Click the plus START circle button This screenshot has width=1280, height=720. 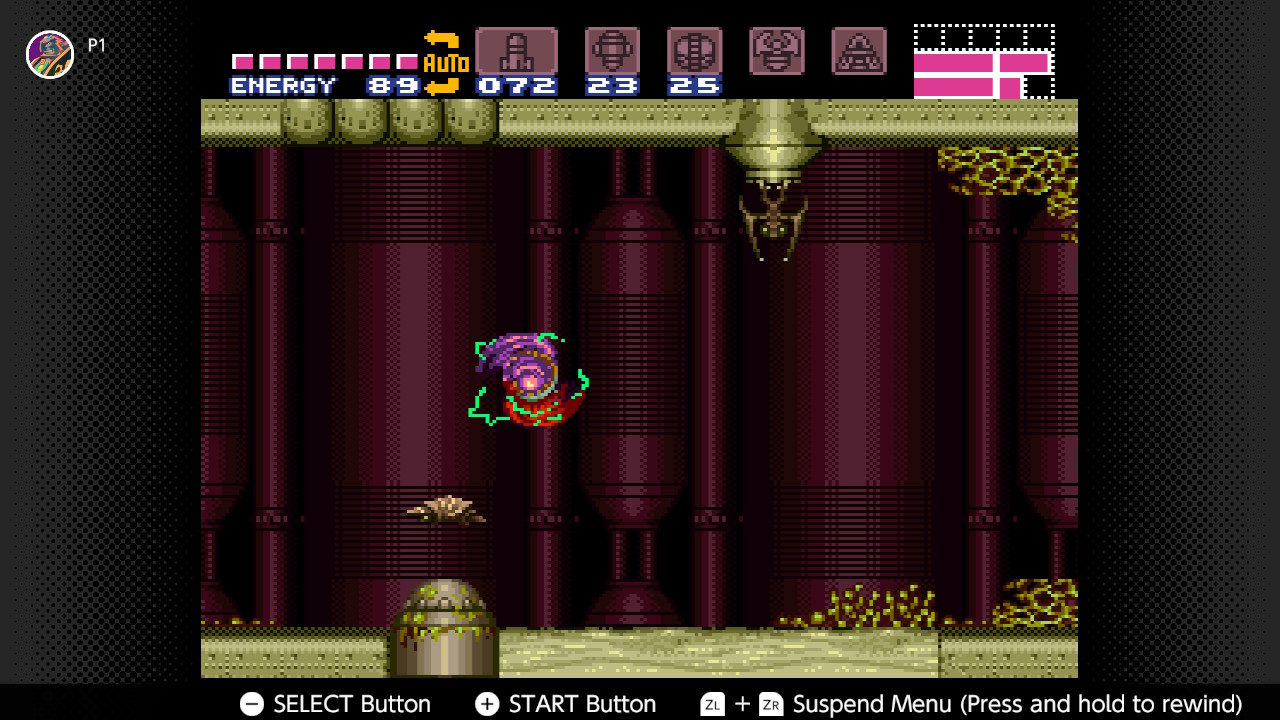(x=487, y=704)
